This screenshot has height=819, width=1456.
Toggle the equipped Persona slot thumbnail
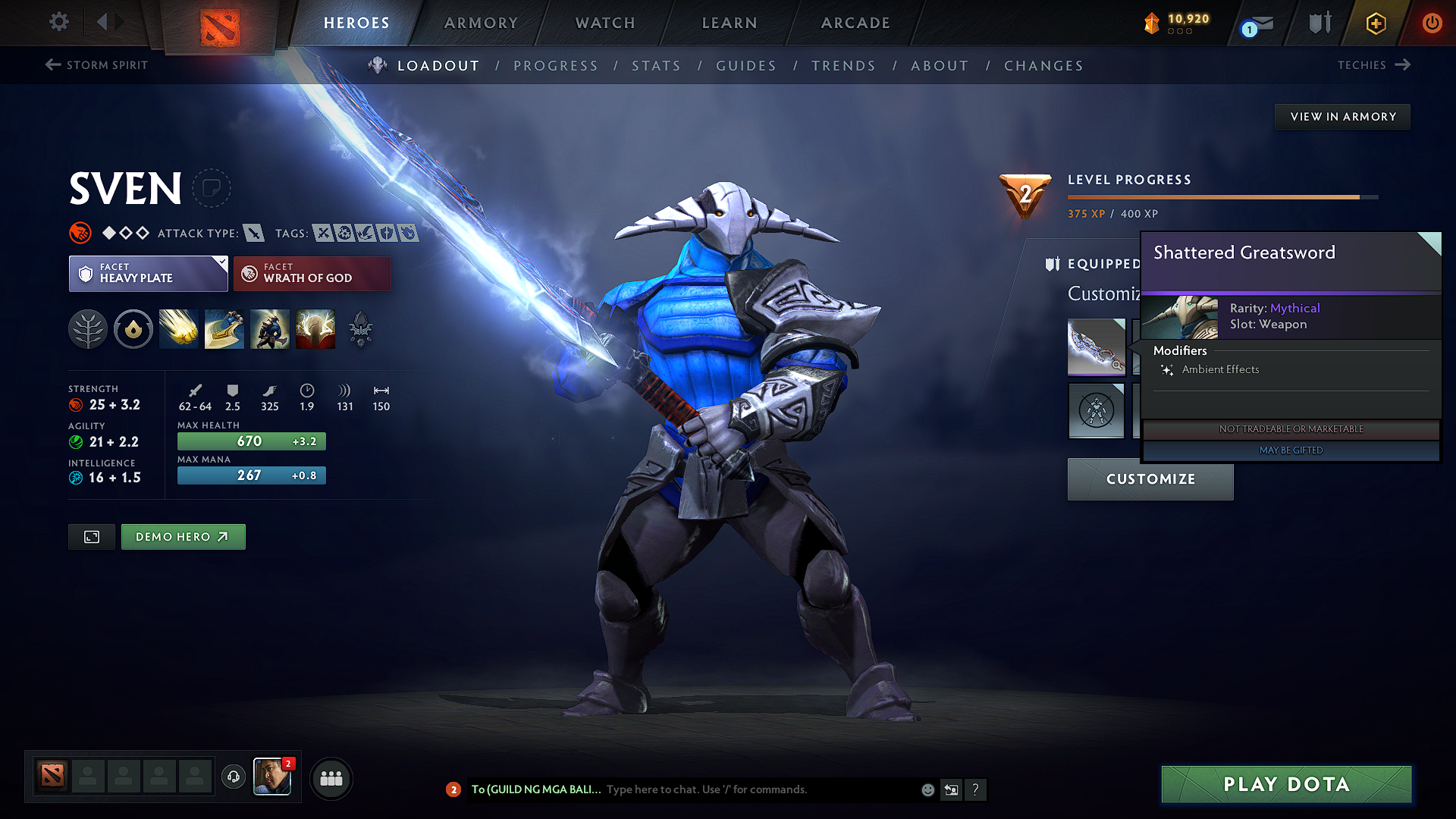(1096, 411)
